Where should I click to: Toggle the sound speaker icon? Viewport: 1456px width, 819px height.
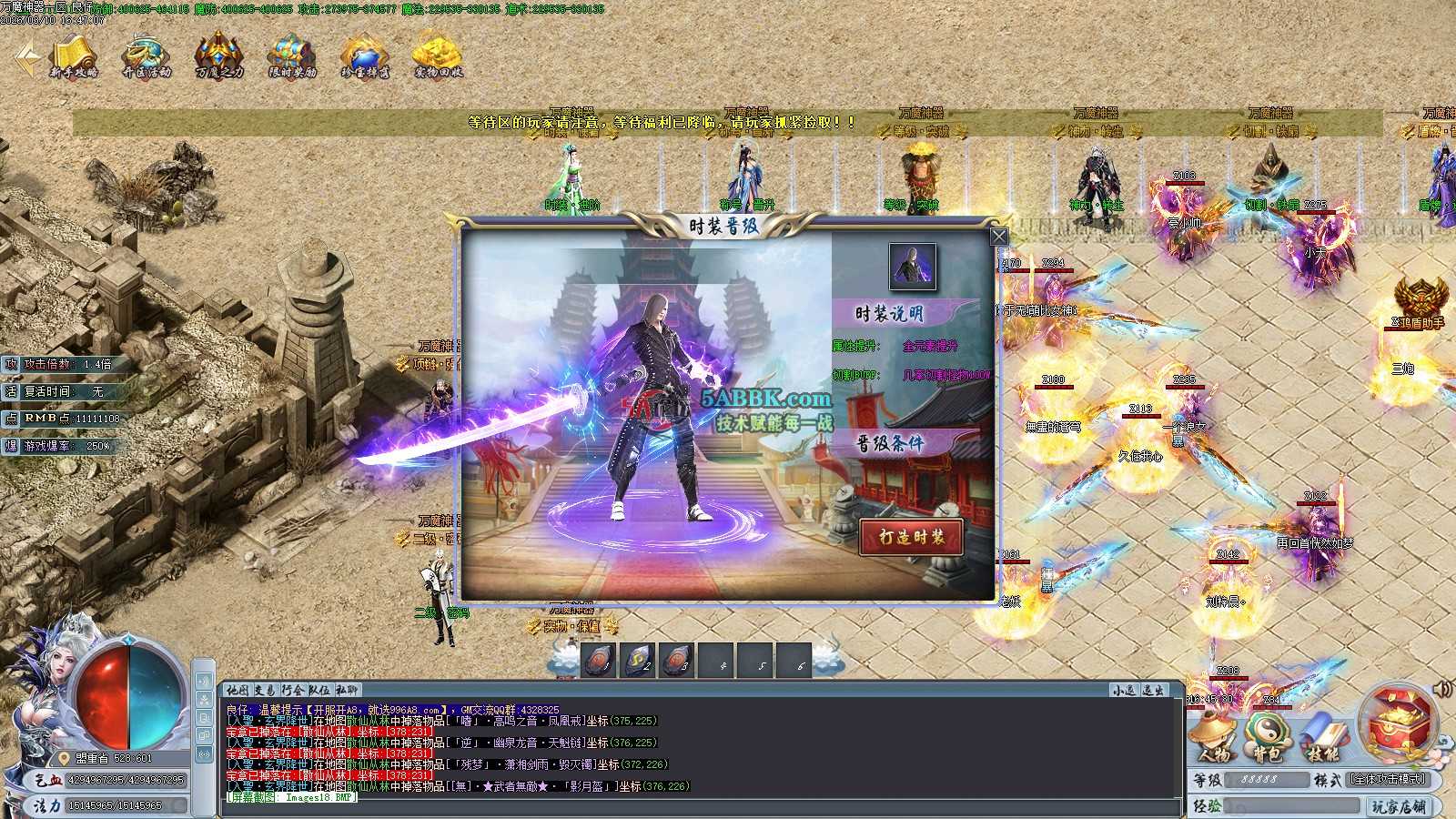point(1441,689)
